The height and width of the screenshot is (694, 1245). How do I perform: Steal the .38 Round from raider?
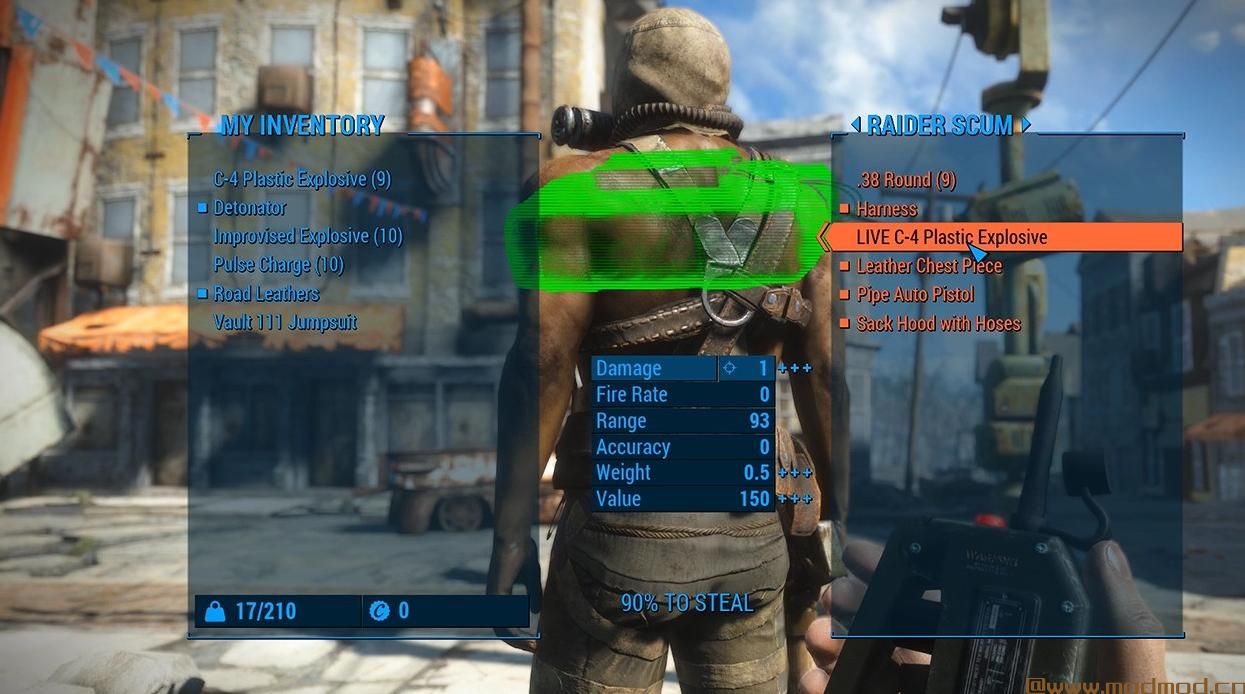pyautogui.click(x=906, y=181)
